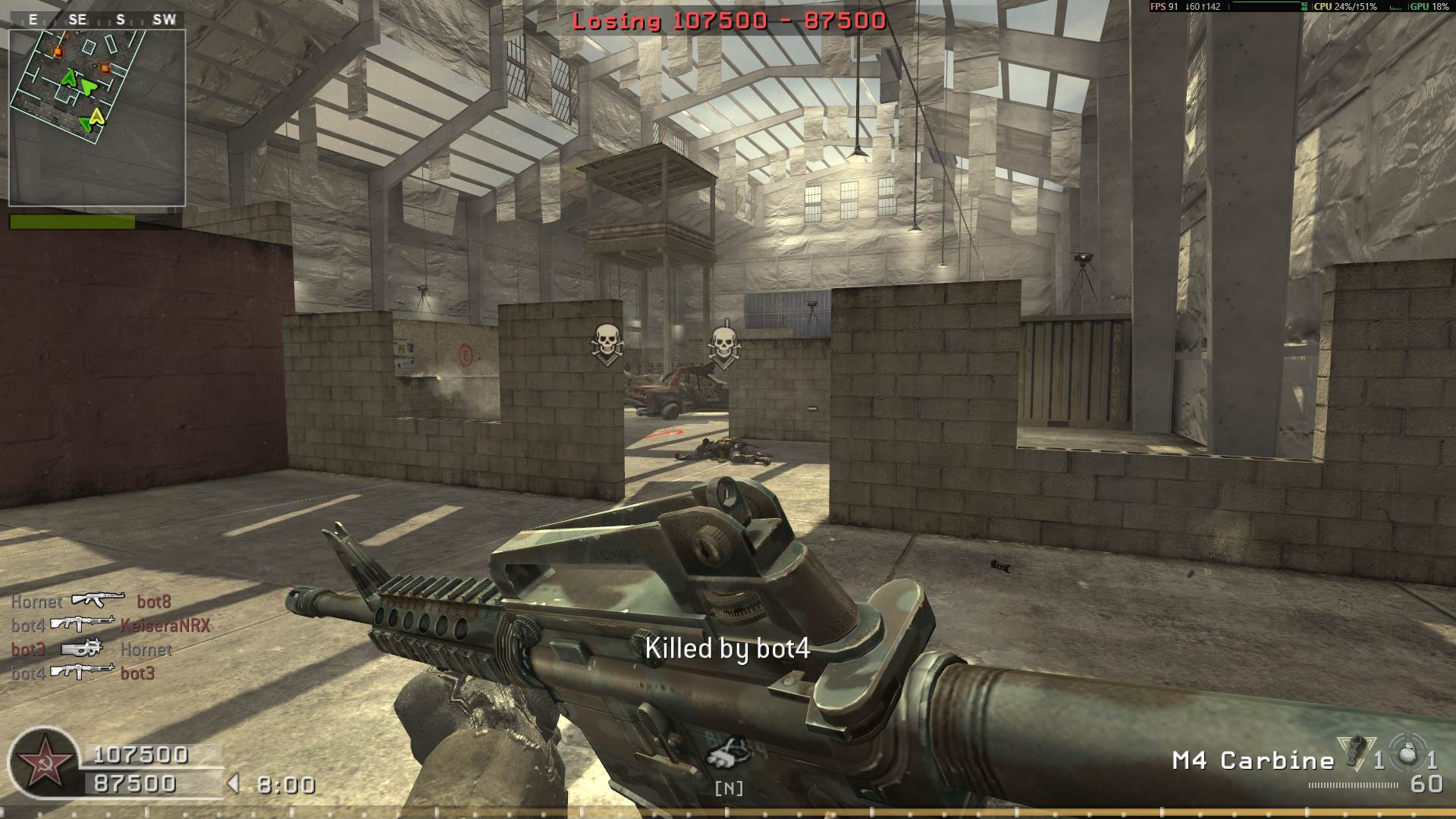
Task: Choose the special grenade icon
Action: 1354,752
